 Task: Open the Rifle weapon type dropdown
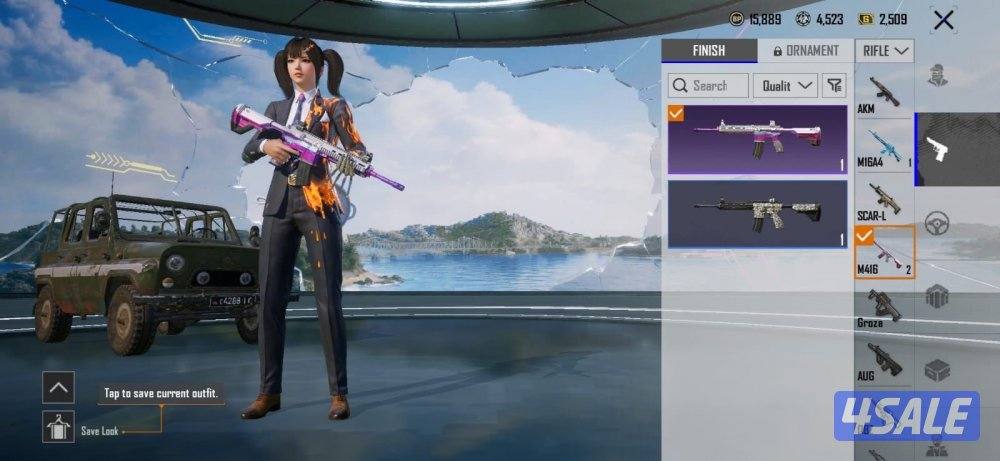tap(885, 51)
